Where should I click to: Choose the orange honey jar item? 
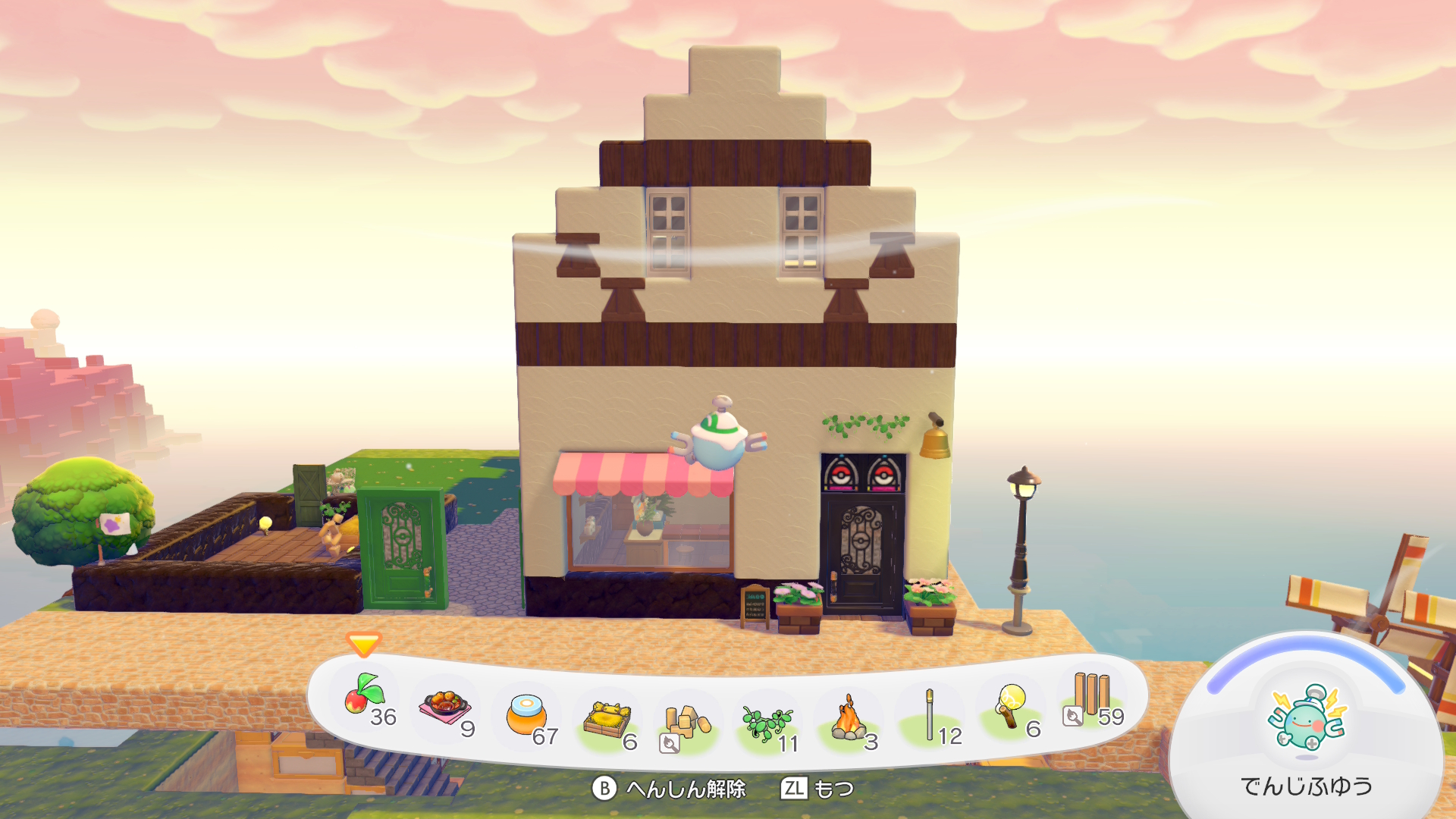coord(526,714)
